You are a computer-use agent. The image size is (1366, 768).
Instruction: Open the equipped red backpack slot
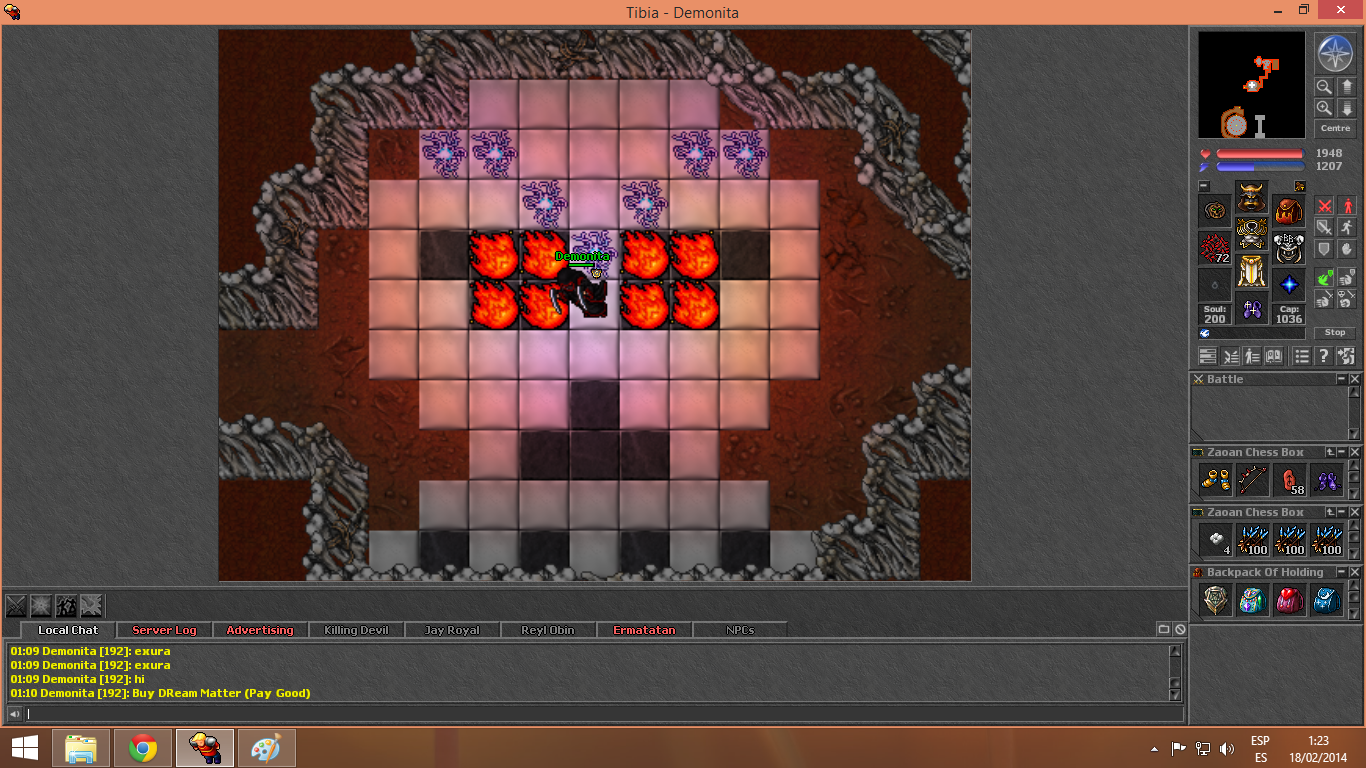1289,210
